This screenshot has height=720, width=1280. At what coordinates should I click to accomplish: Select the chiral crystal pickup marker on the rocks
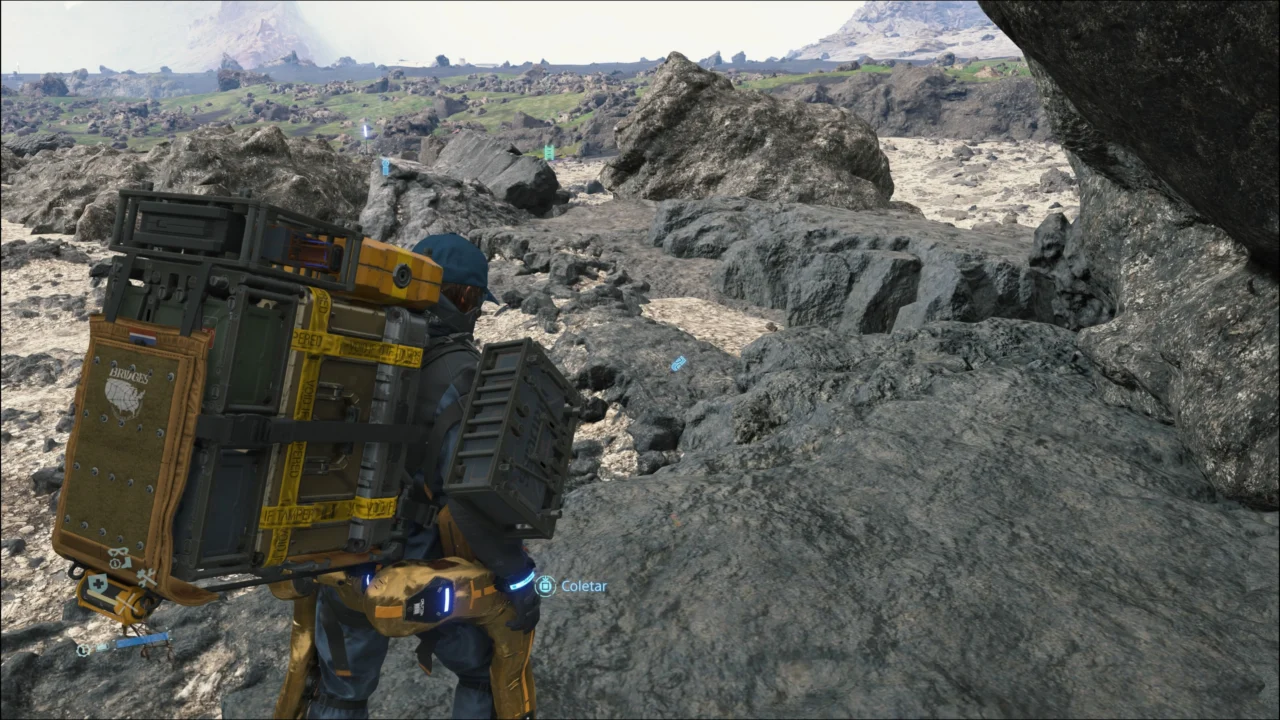pyautogui.click(x=679, y=365)
